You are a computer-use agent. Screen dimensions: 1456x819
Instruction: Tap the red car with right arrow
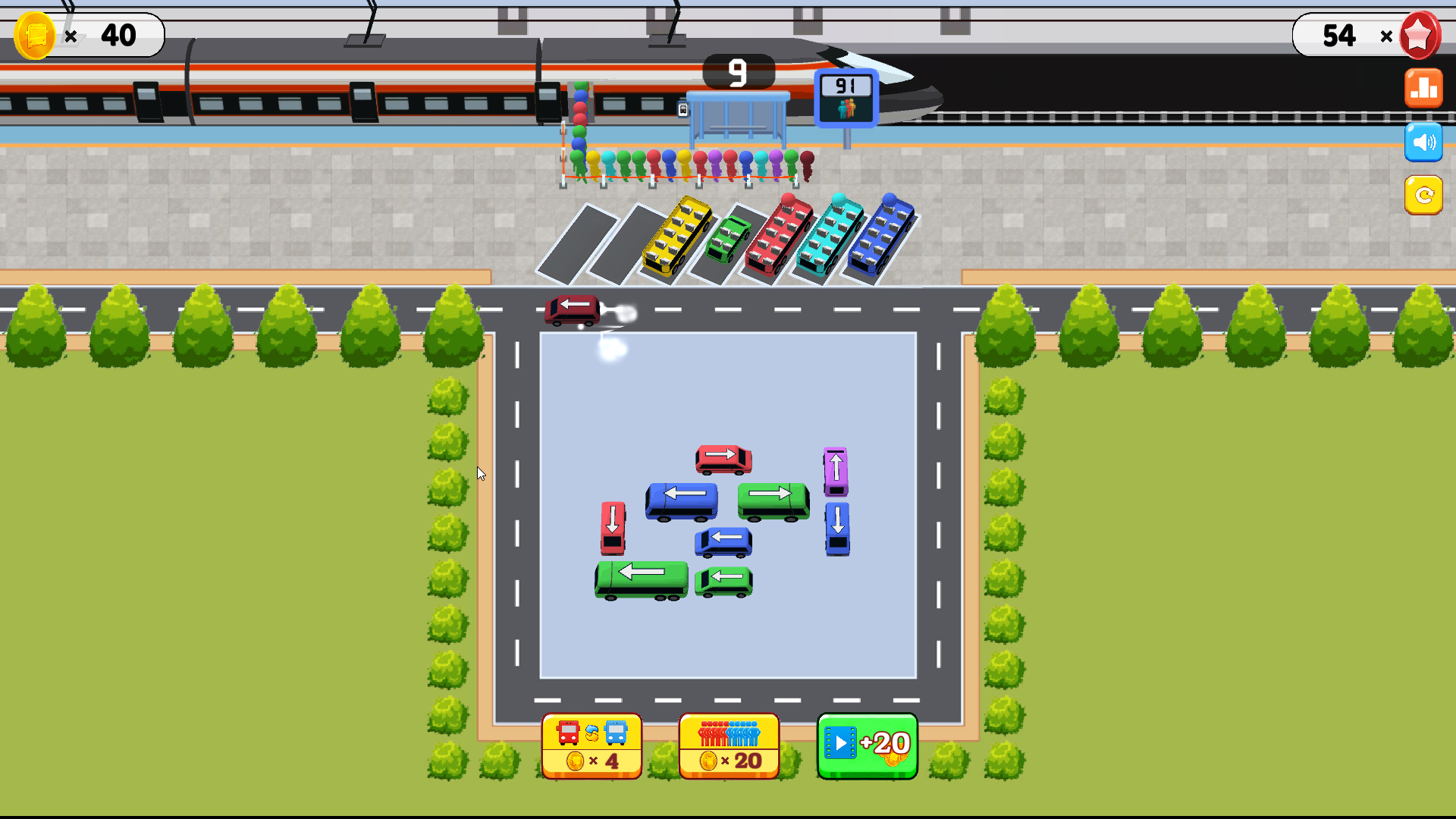point(722,458)
